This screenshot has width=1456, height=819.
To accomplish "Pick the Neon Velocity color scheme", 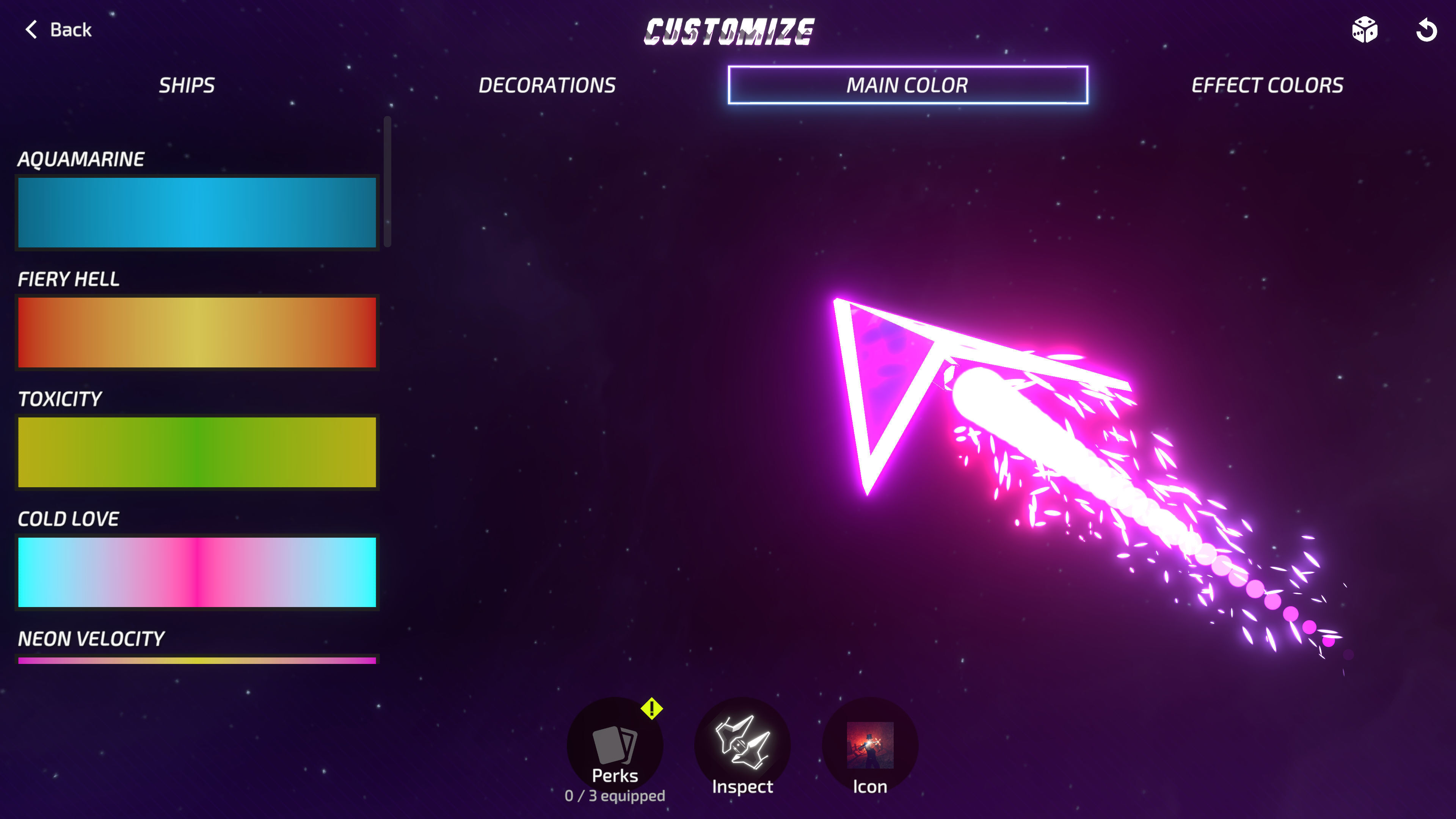I will [196, 661].
